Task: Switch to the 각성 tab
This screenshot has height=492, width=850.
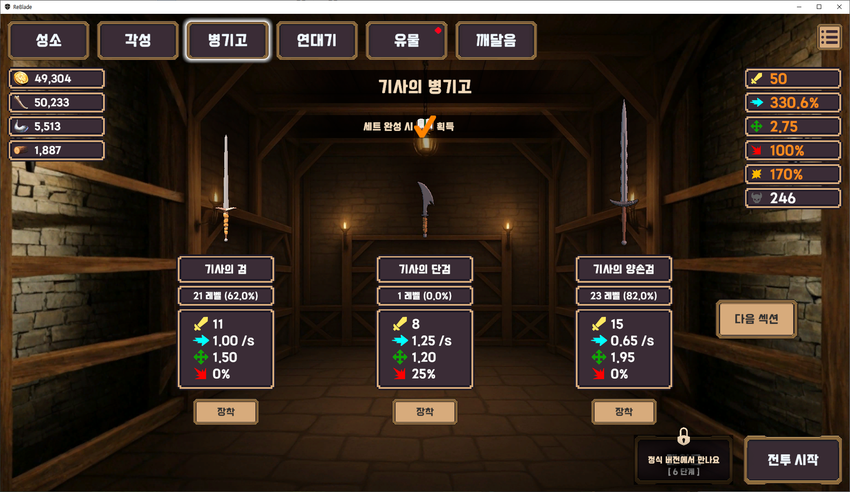Action: pos(138,41)
